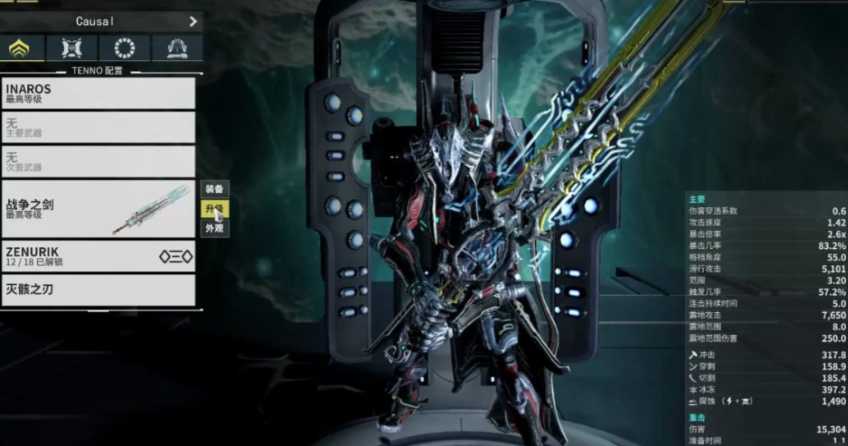The image size is (848, 446).
Task: Select the INAROS warframe slot
Action: click(98, 94)
